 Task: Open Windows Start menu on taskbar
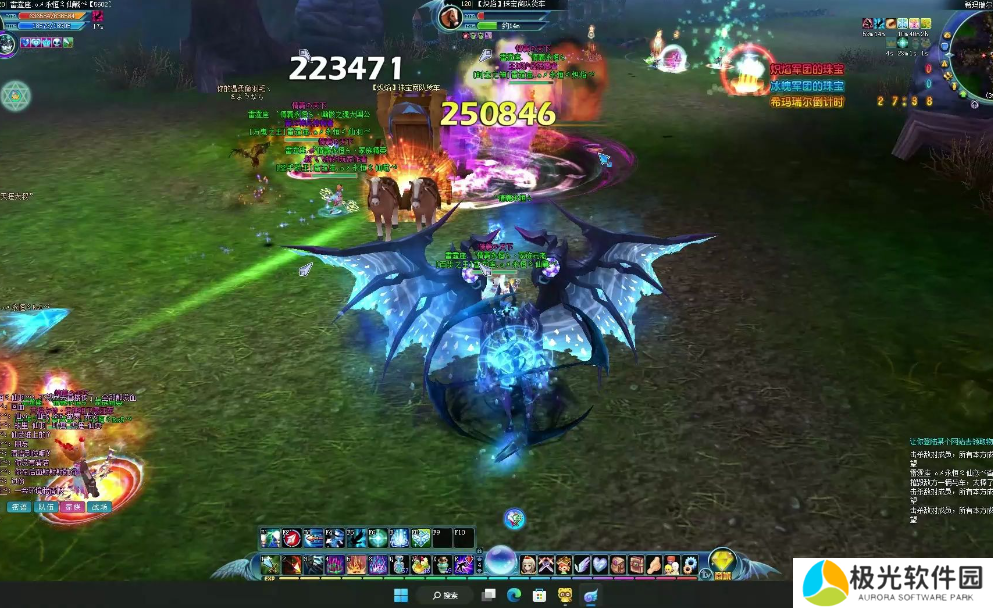click(x=401, y=595)
